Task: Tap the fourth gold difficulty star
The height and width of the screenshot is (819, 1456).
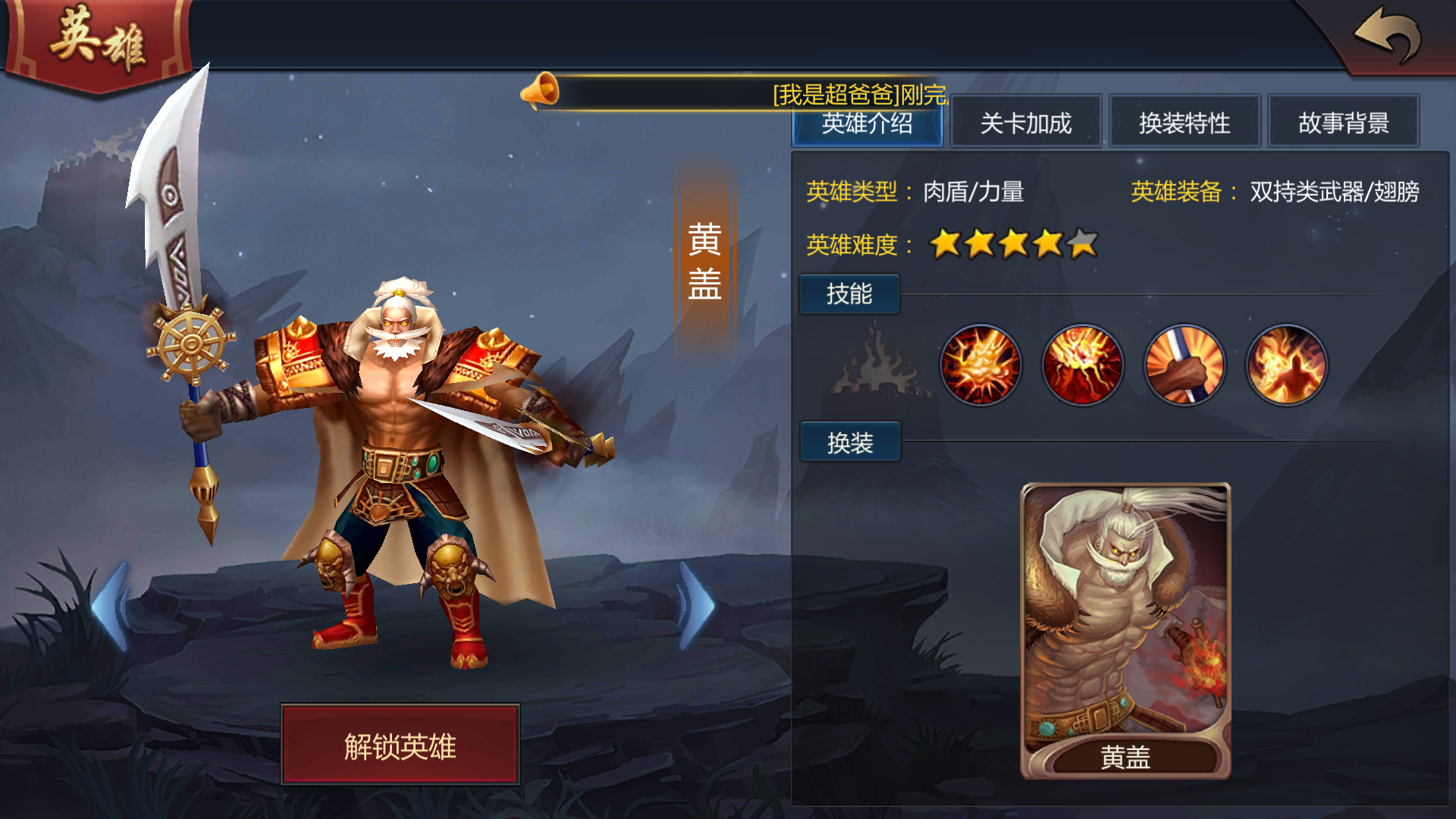Action: pyautogui.click(x=1045, y=243)
